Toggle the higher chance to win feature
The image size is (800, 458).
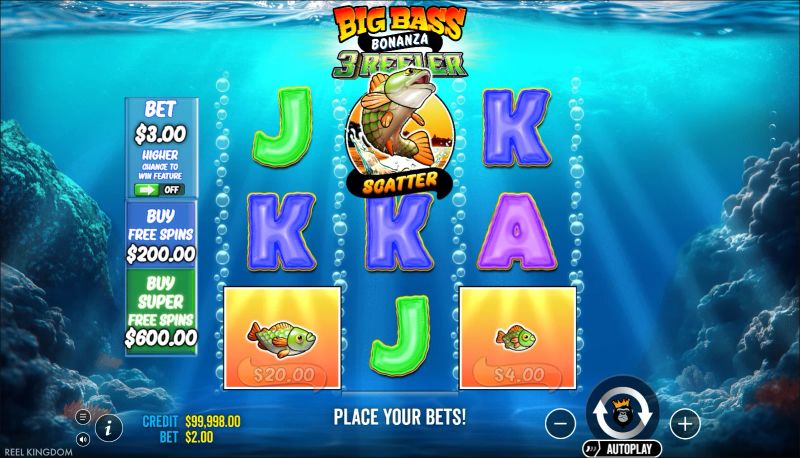click(x=160, y=189)
